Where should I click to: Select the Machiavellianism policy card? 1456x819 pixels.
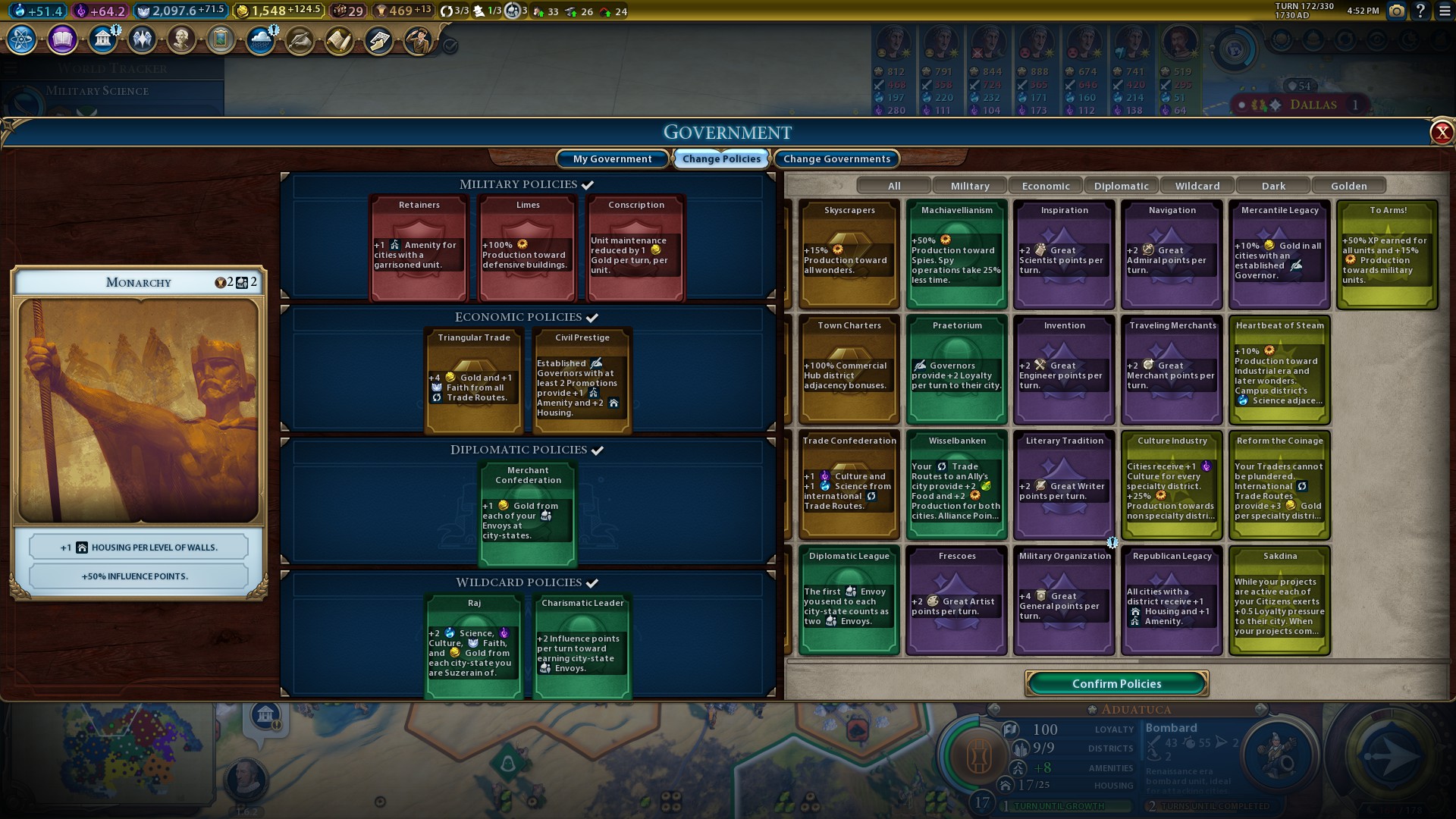[957, 254]
